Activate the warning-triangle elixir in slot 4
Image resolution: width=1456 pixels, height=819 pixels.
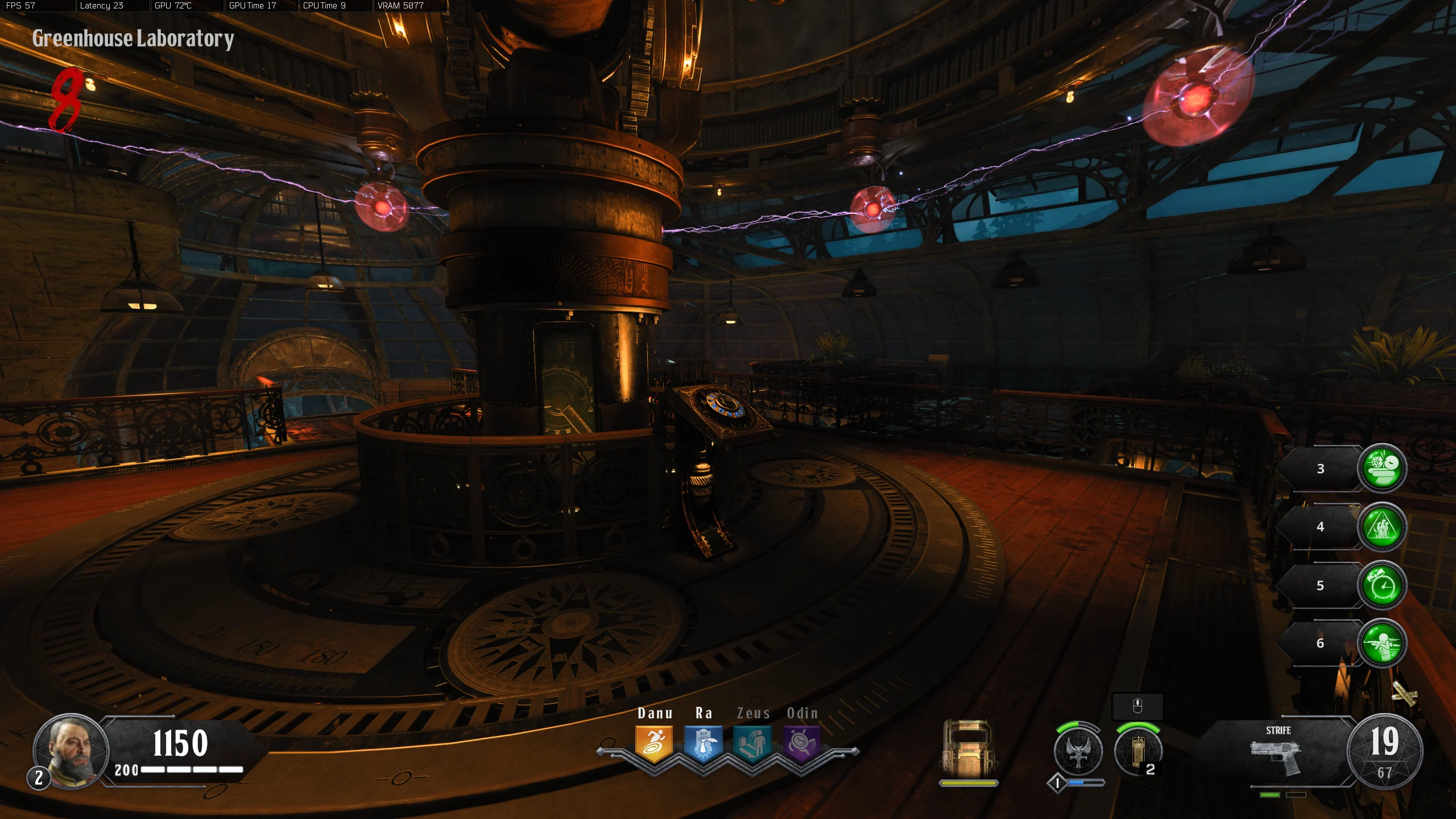point(1382,527)
